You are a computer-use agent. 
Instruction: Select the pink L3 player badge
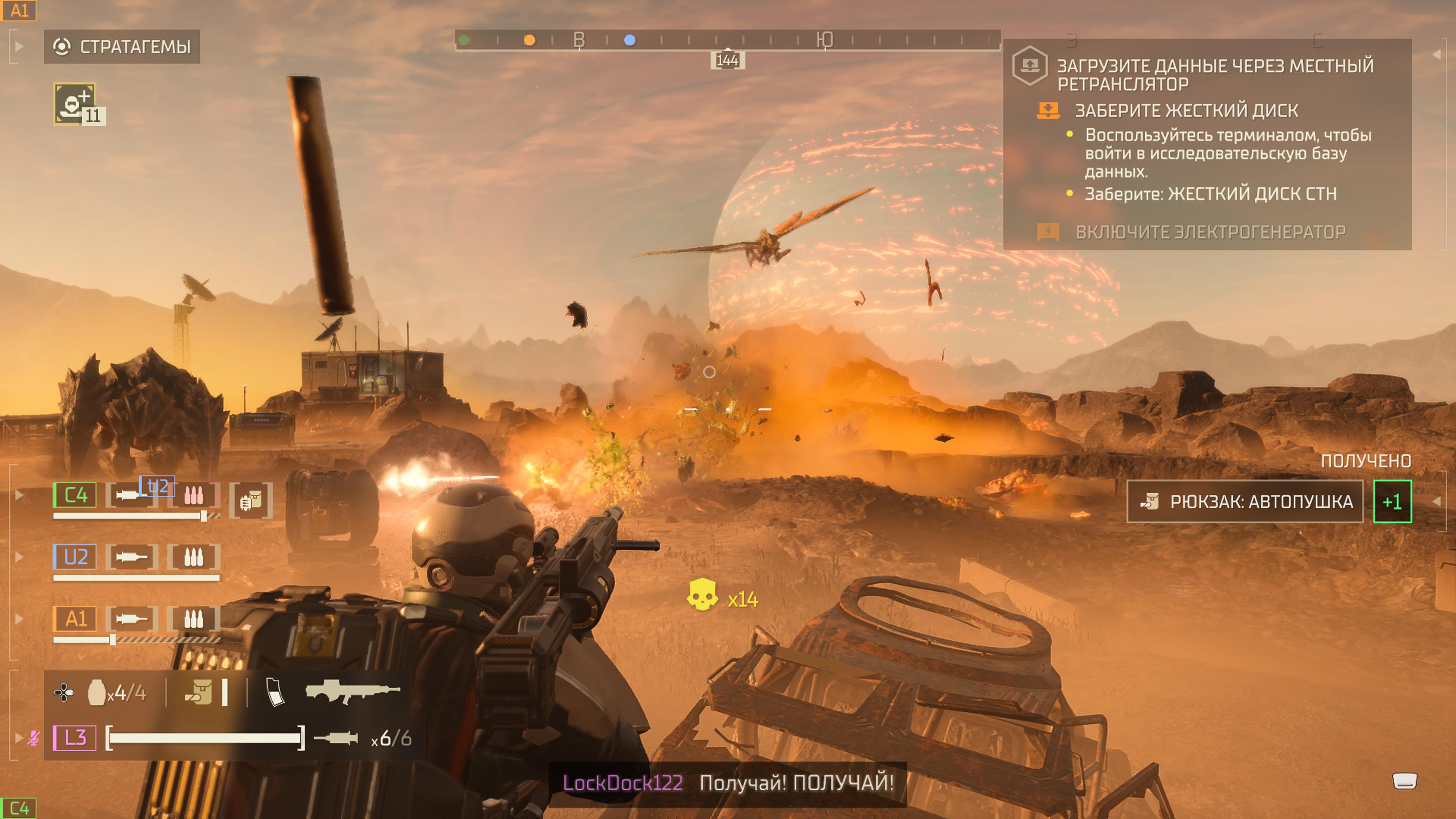pos(75,737)
